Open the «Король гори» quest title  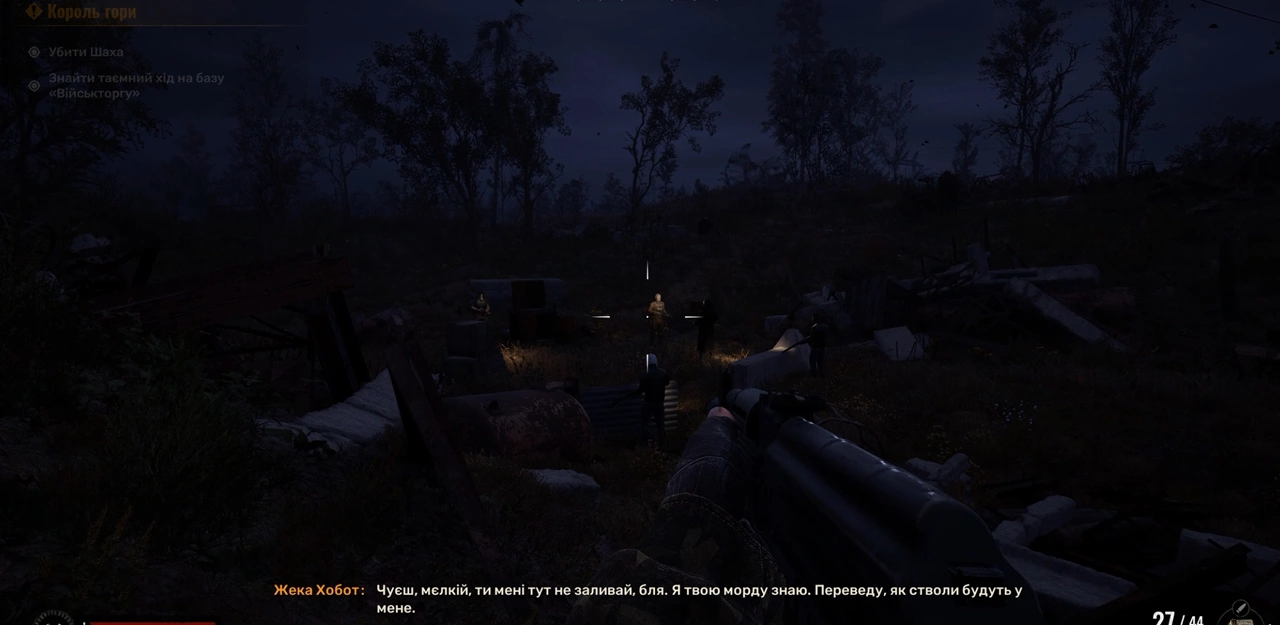91,12
